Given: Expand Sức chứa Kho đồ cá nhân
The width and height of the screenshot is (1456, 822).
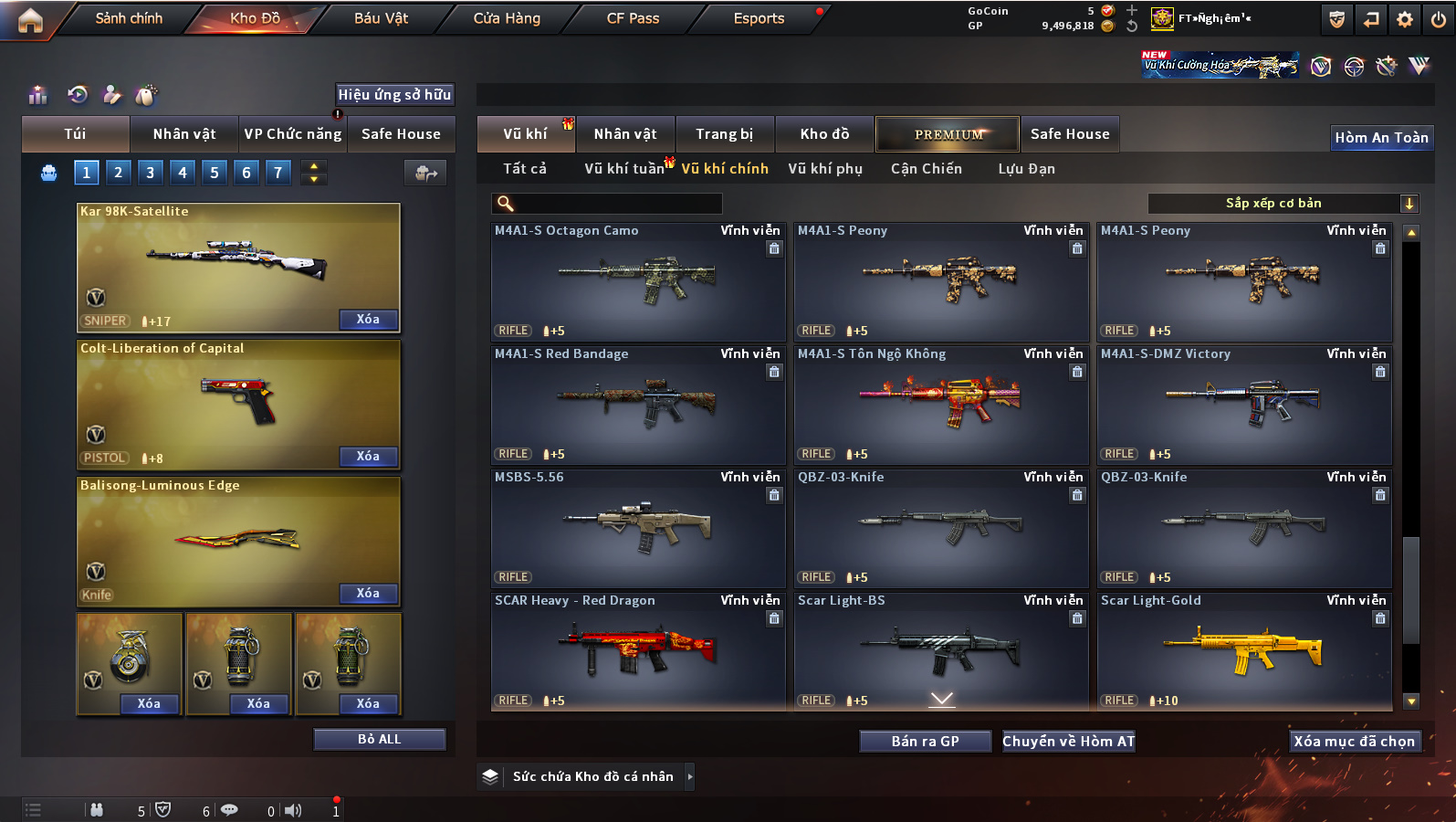Looking at the screenshot, I should (x=593, y=776).
